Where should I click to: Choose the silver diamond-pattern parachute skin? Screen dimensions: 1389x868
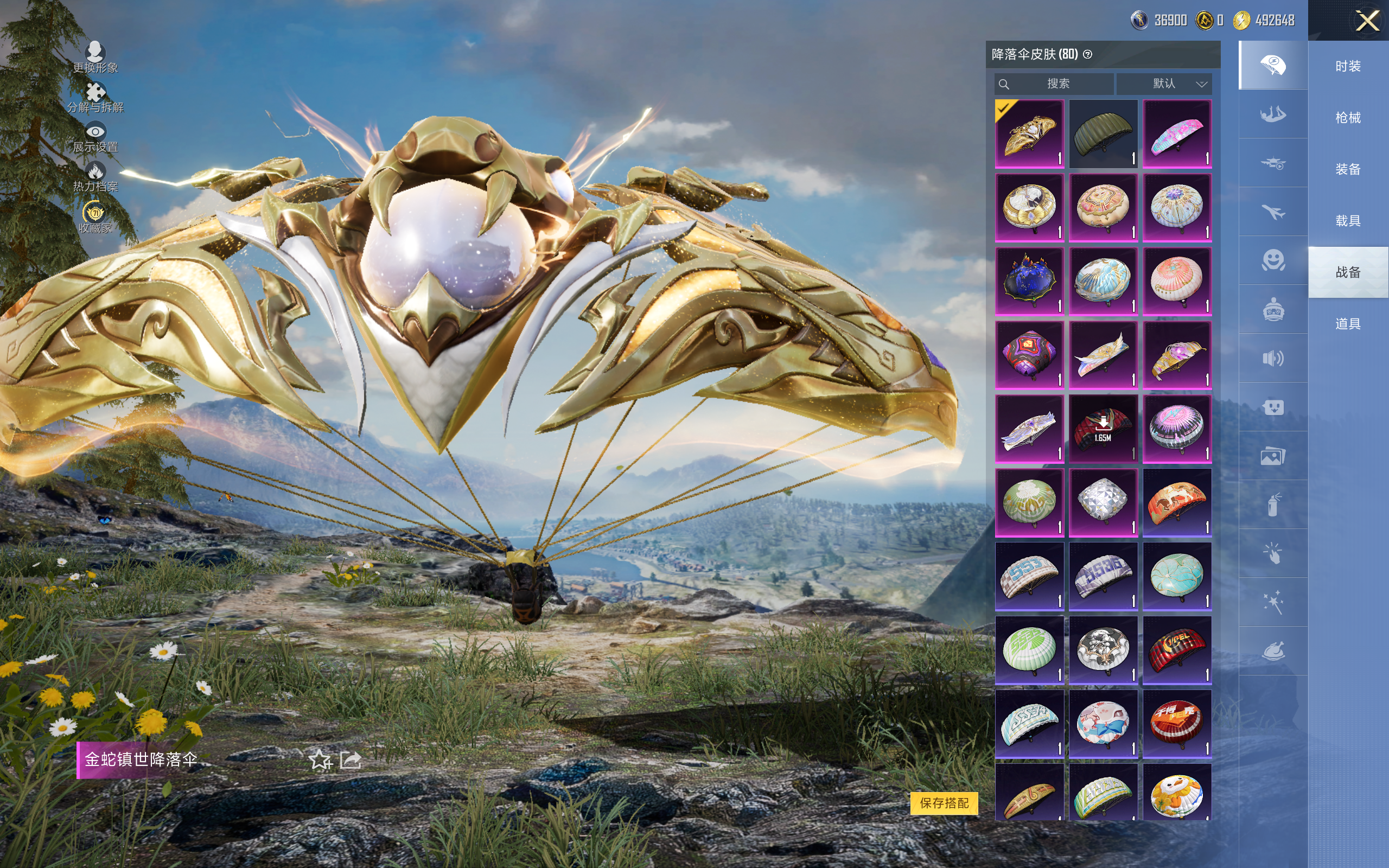[x=1103, y=502]
